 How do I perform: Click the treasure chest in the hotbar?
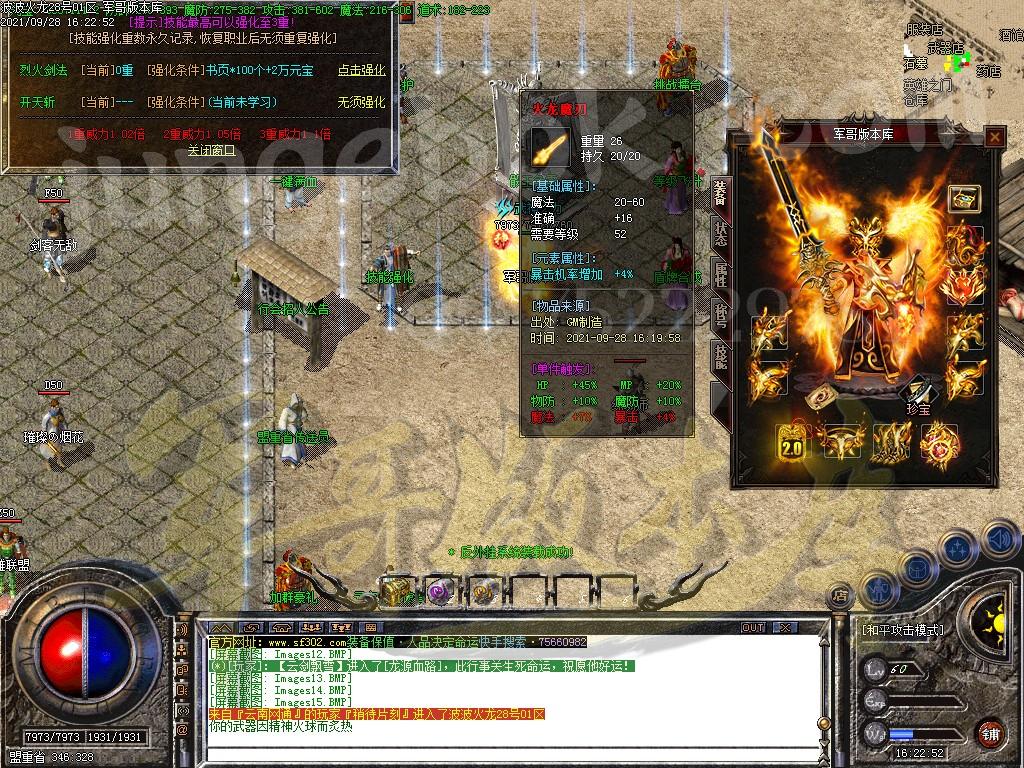396,590
